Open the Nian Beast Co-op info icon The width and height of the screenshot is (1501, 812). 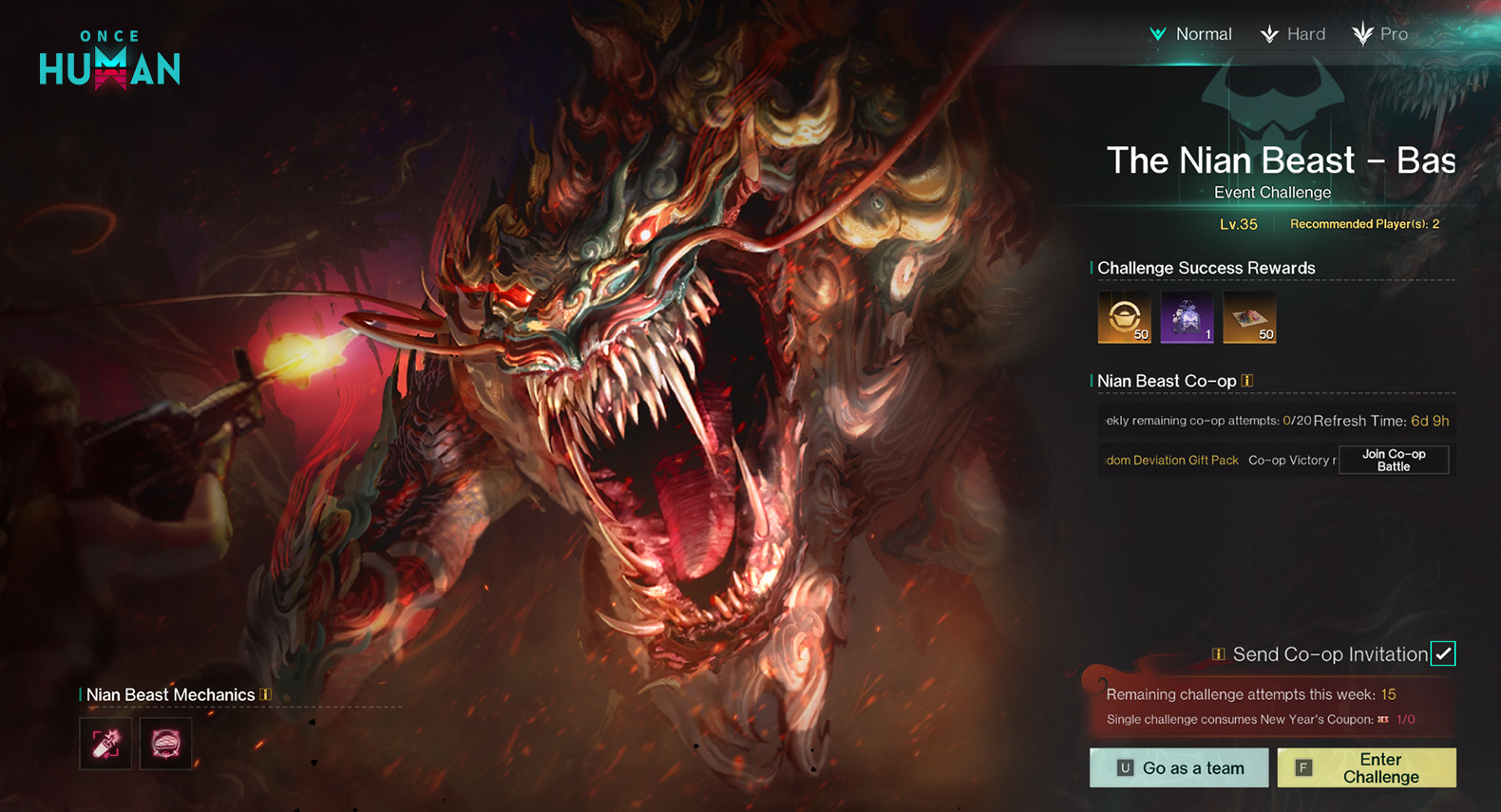click(1247, 380)
